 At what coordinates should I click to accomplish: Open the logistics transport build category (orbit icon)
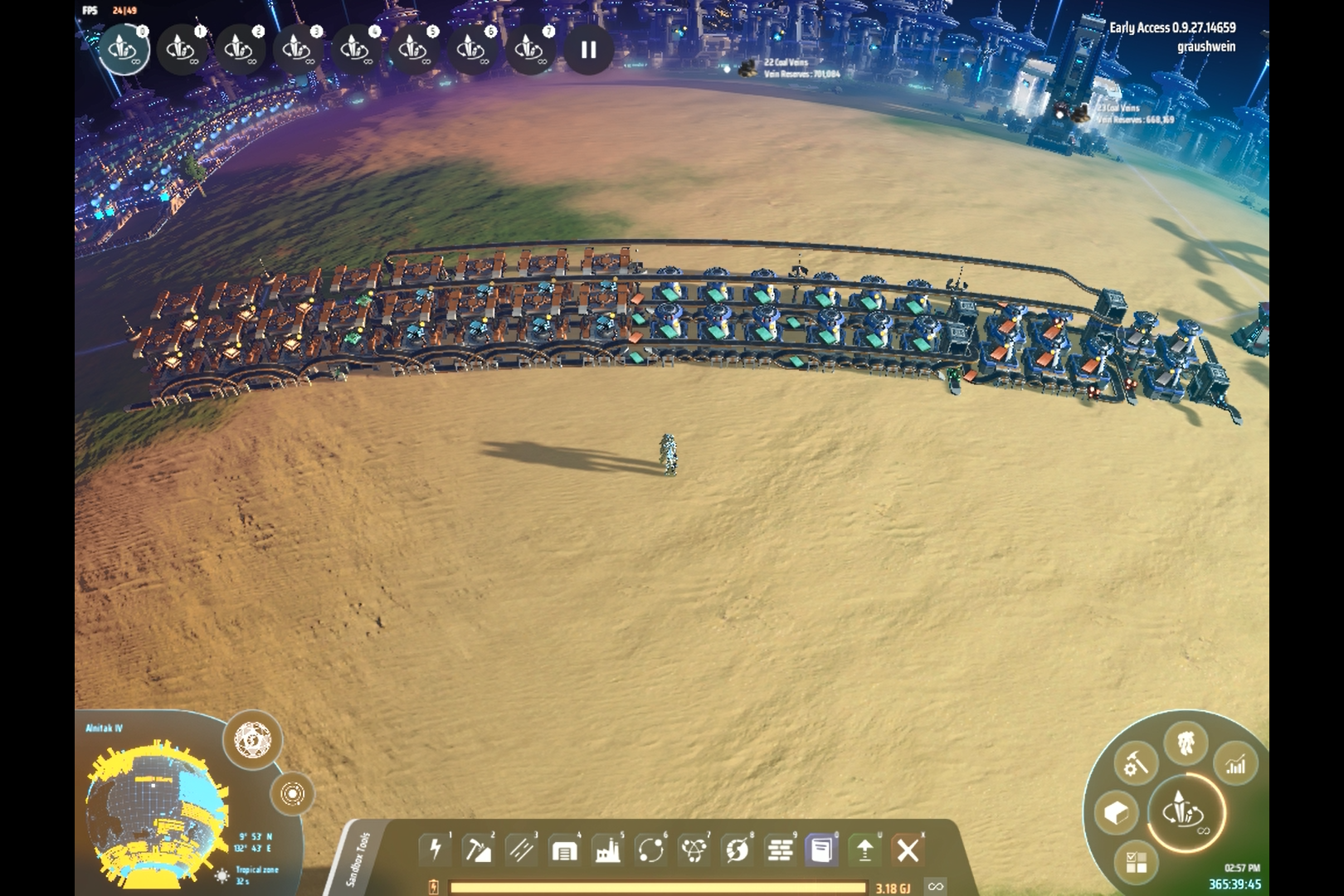click(650, 850)
